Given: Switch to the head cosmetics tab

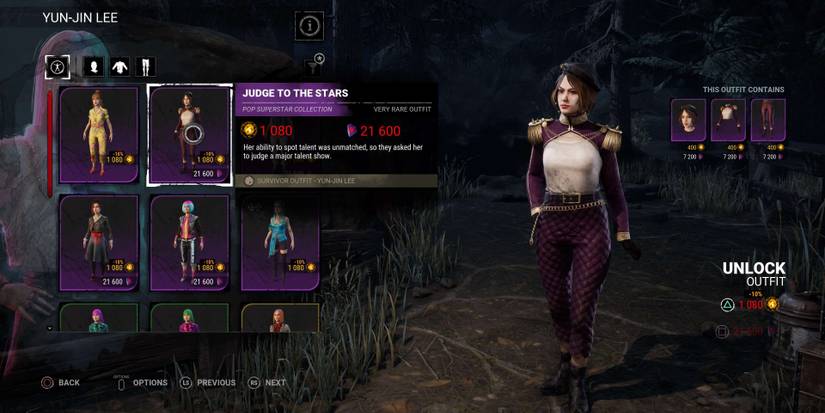Looking at the screenshot, I should (93, 67).
